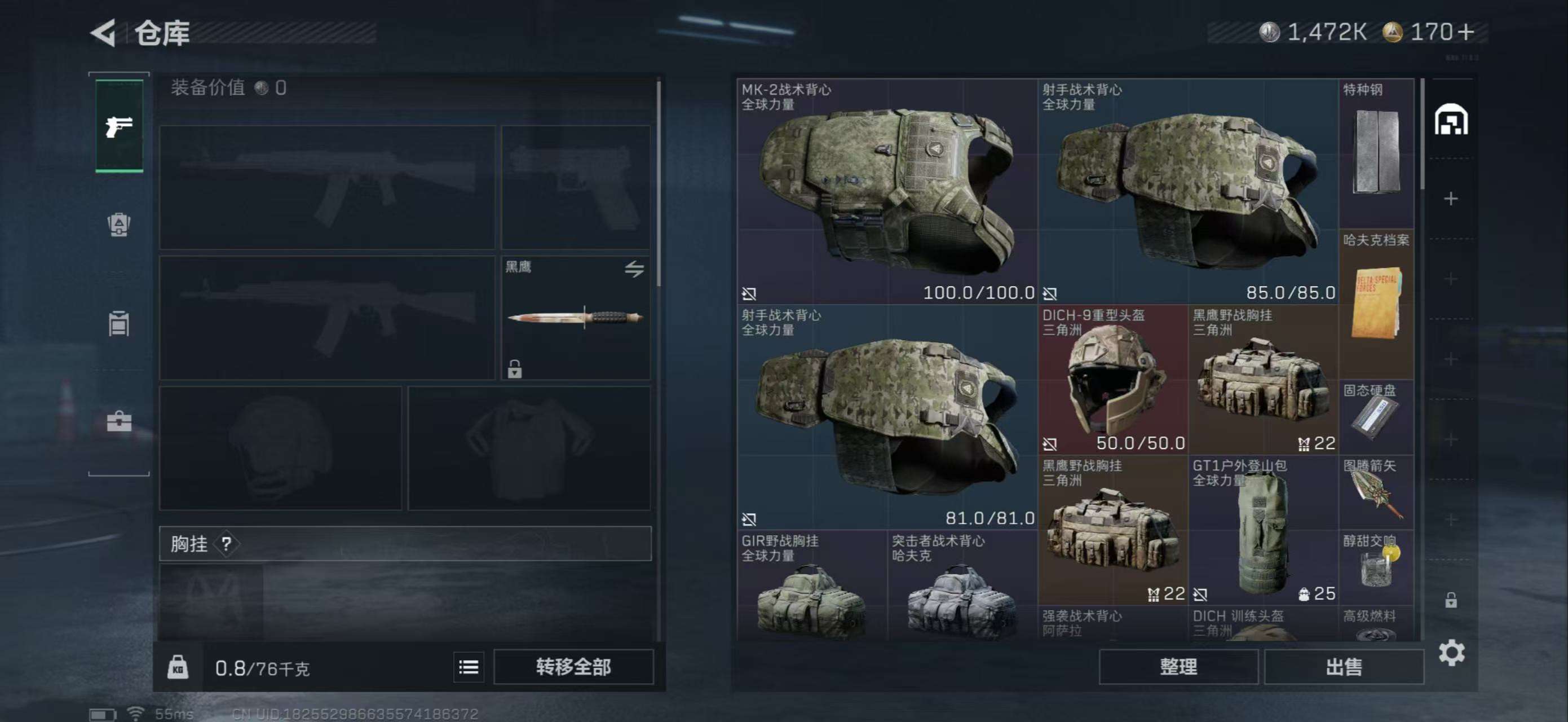
Task: Click the 出售 sell button
Action: [1344, 667]
